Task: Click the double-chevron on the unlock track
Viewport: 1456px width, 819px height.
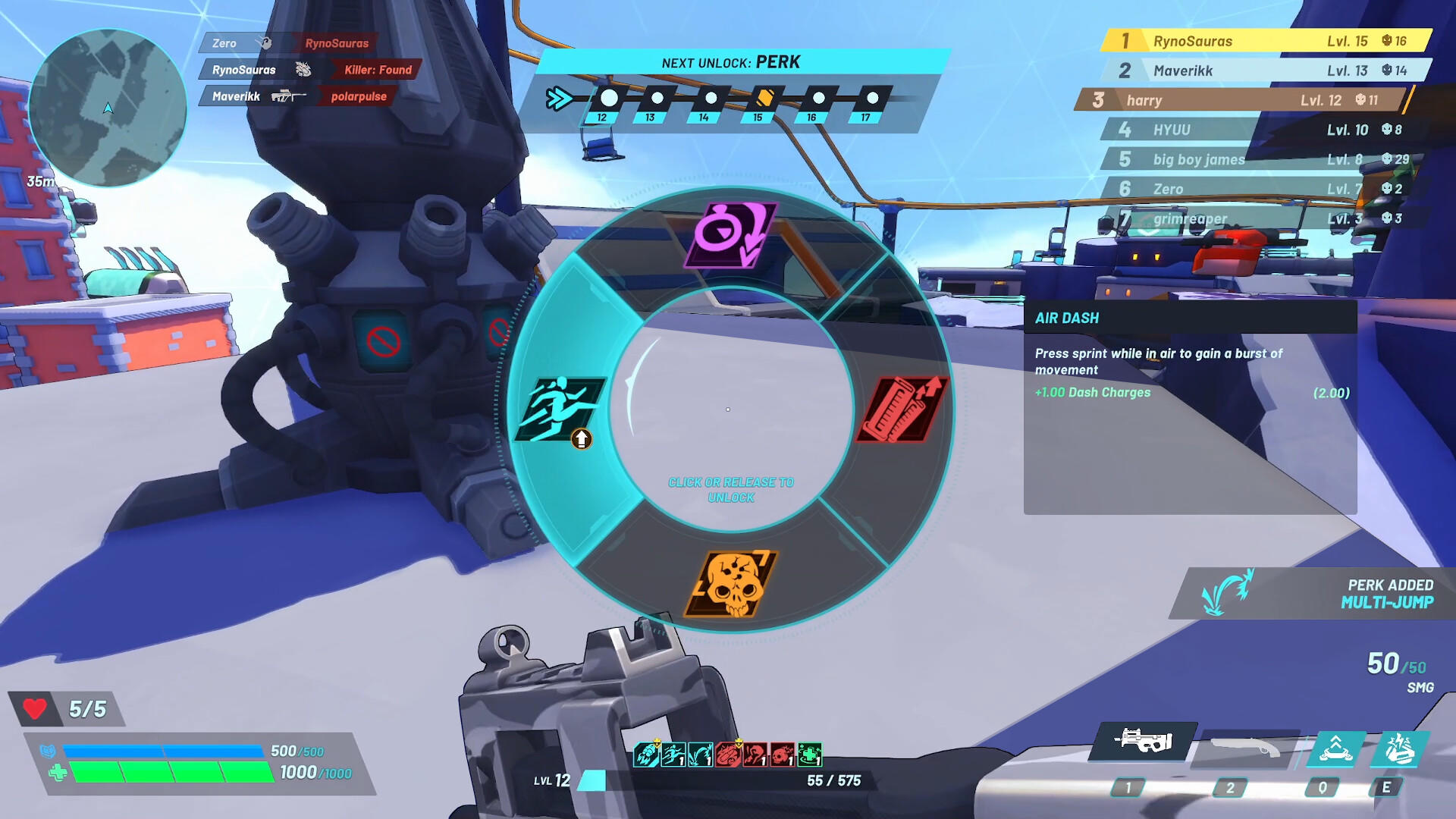Action: pos(559,97)
